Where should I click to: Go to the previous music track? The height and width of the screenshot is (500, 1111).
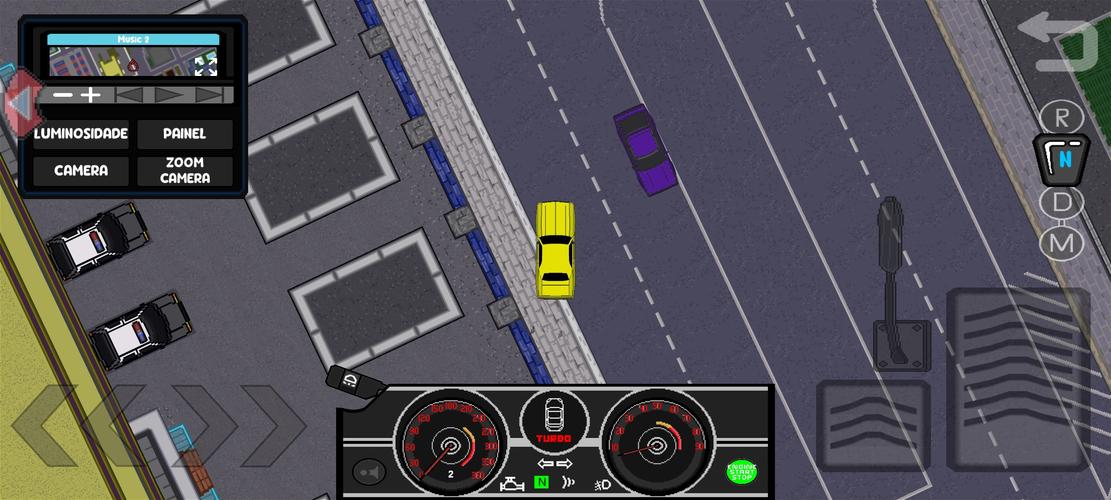pyautogui.click(x=128, y=95)
